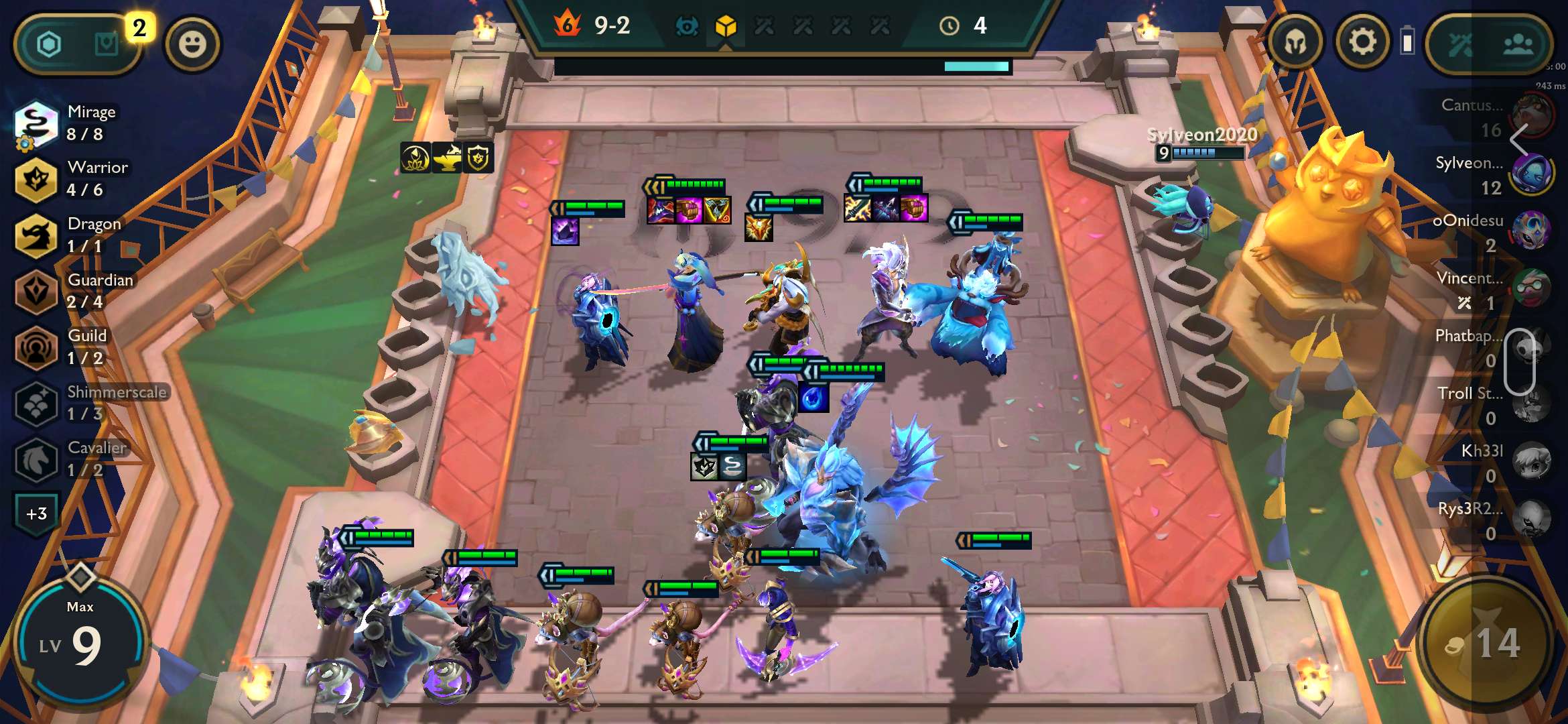This screenshot has width=1568, height=724.
Task: Expand the +3 hidden traits panel
Action: tap(36, 511)
